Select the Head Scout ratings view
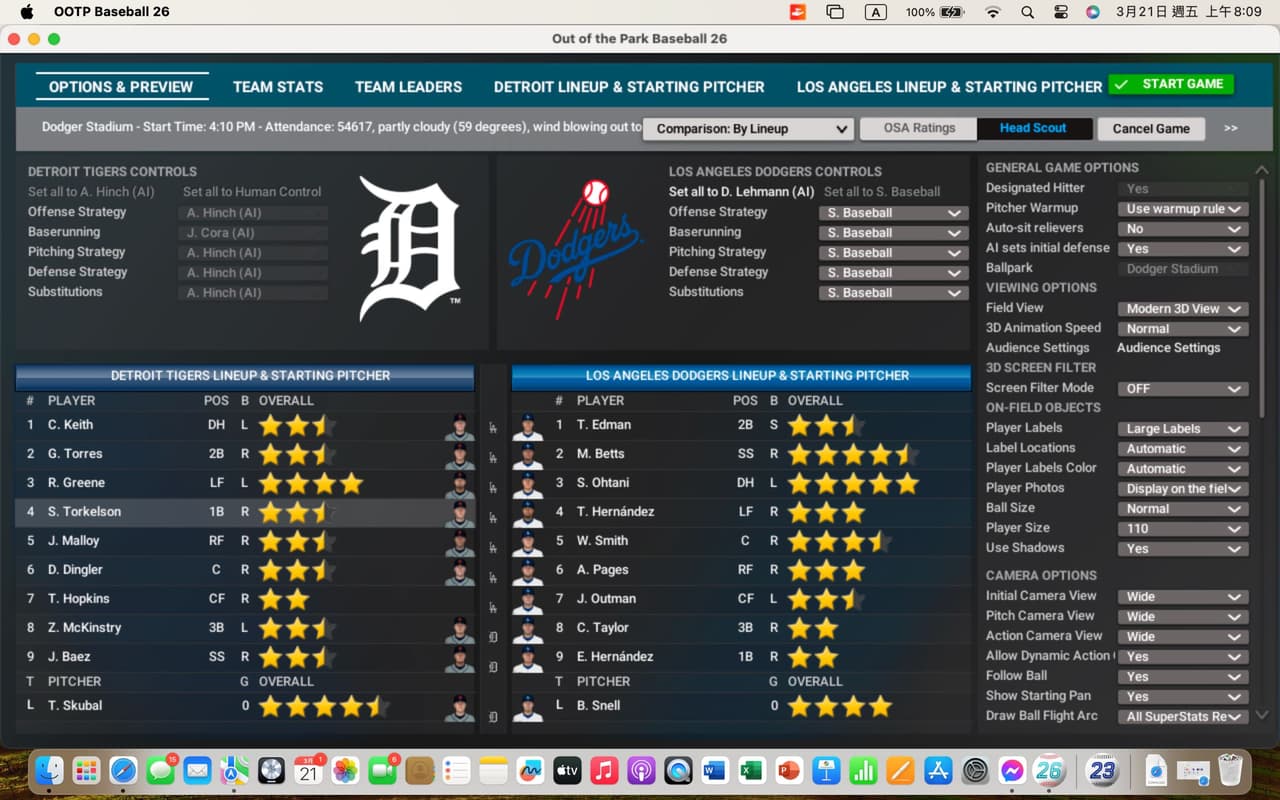Image resolution: width=1280 pixels, height=800 pixels. coord(1032,128)
